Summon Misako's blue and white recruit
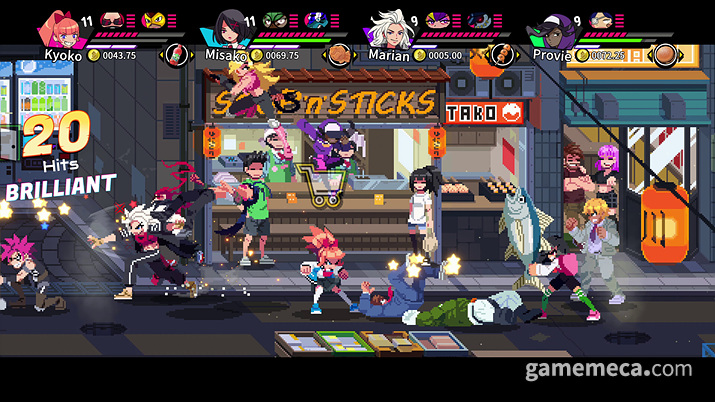The width and height of the screenshot is (715, 402). [317, 19]
